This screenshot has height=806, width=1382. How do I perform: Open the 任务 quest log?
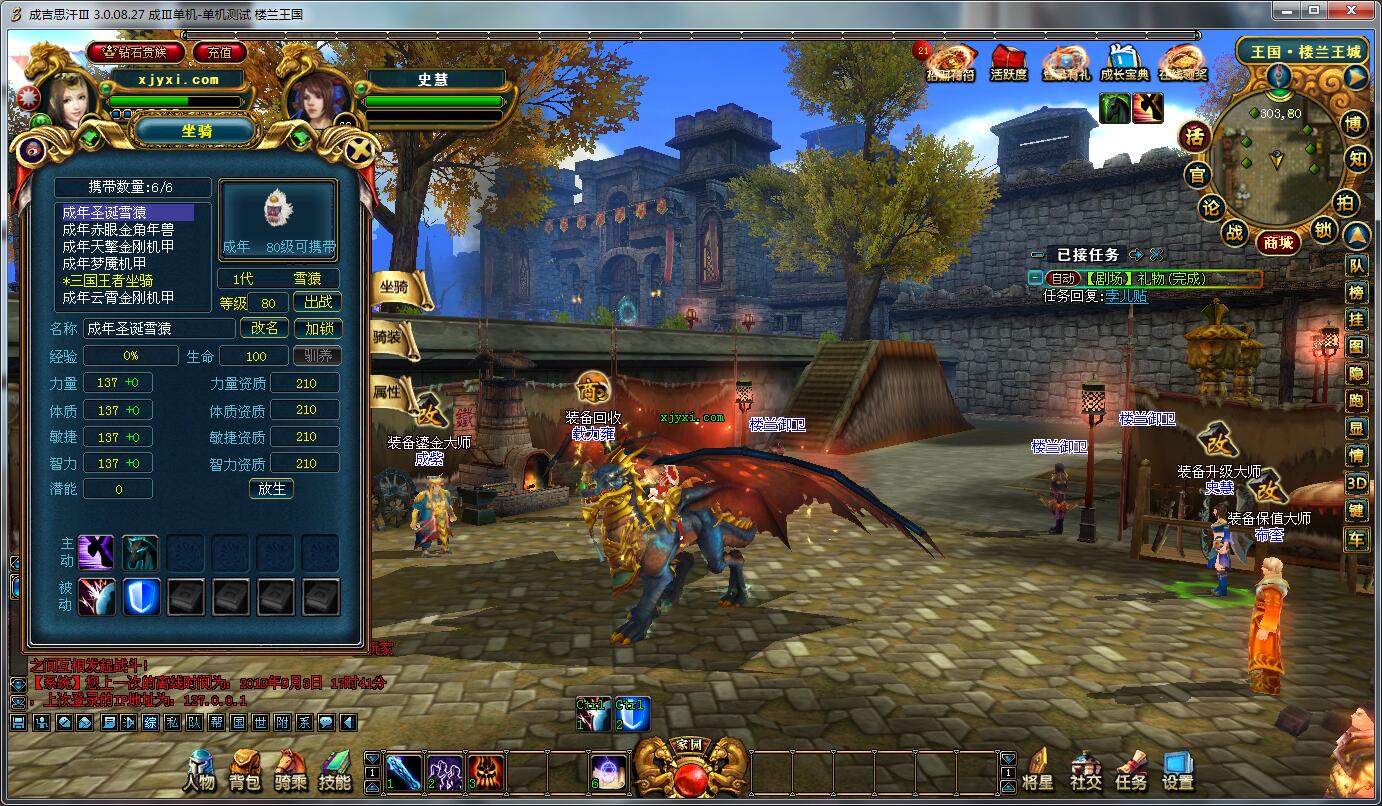pyautogui.click(x=1131, y=771)
